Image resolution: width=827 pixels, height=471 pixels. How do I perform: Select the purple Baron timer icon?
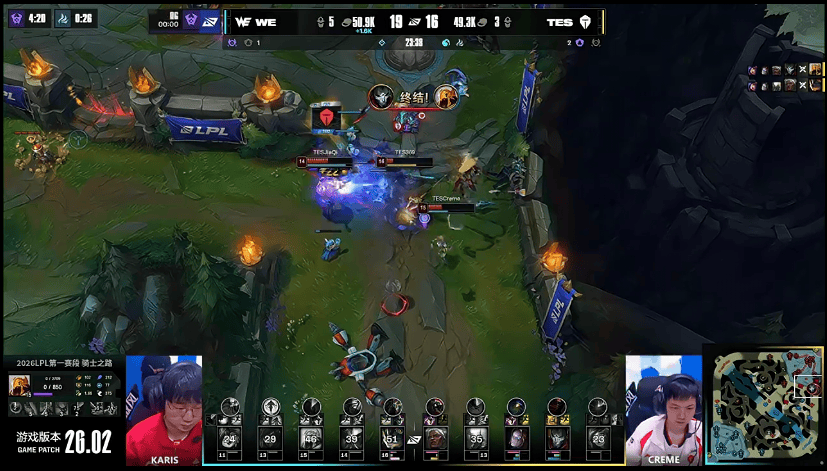click(x=12, y=18)
